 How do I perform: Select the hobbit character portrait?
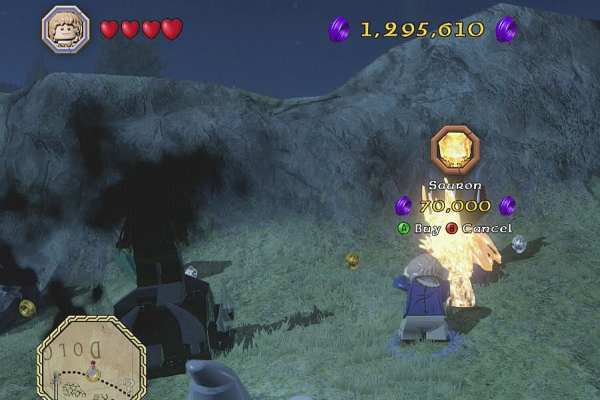[66, 28]
